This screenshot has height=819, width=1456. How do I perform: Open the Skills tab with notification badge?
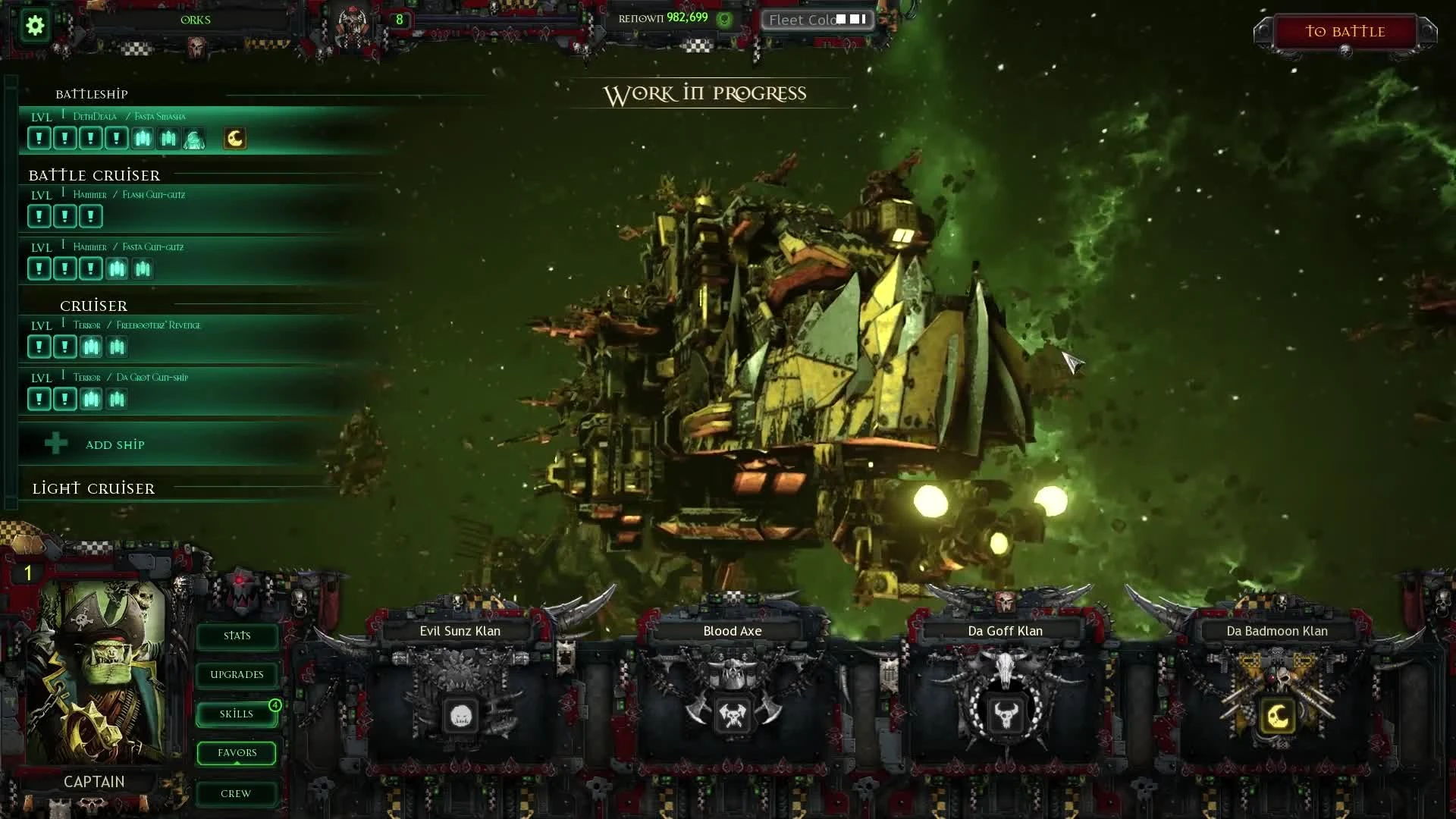(236, 714)
